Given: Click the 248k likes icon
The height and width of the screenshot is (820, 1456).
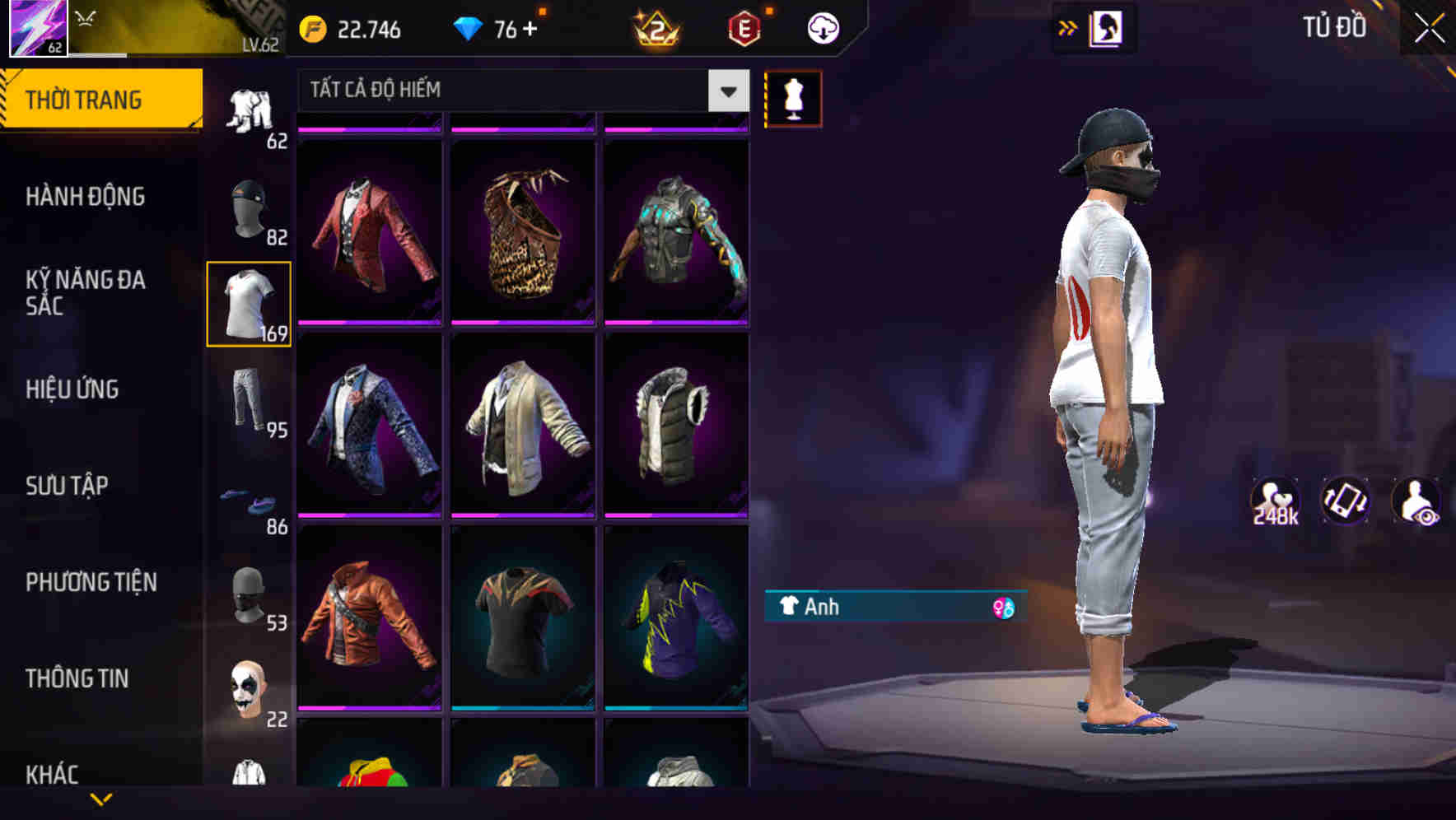Looking at the screenshot, I should tap(1276, 502).
